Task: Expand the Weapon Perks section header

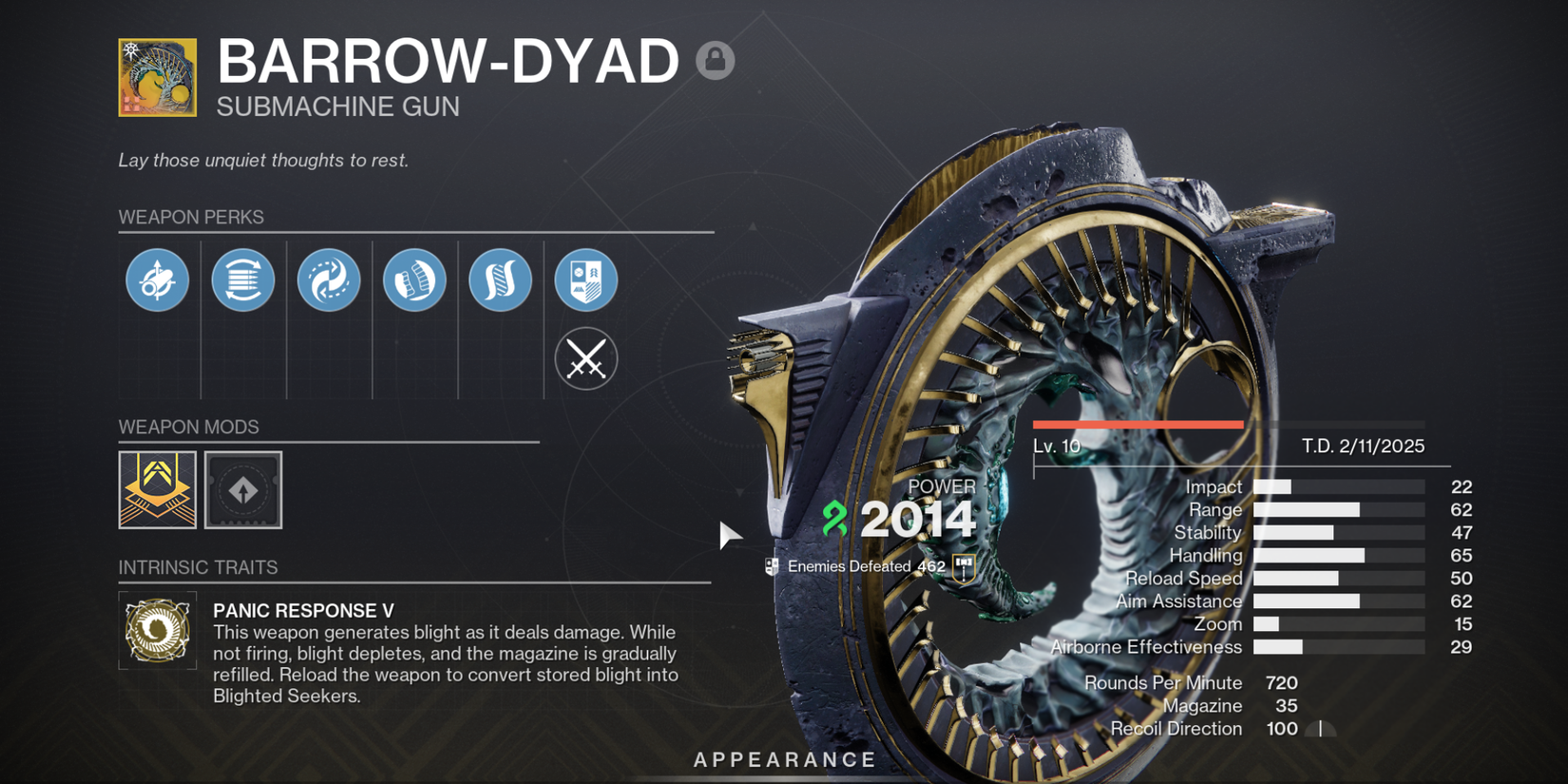Action: tap(190, 217)
